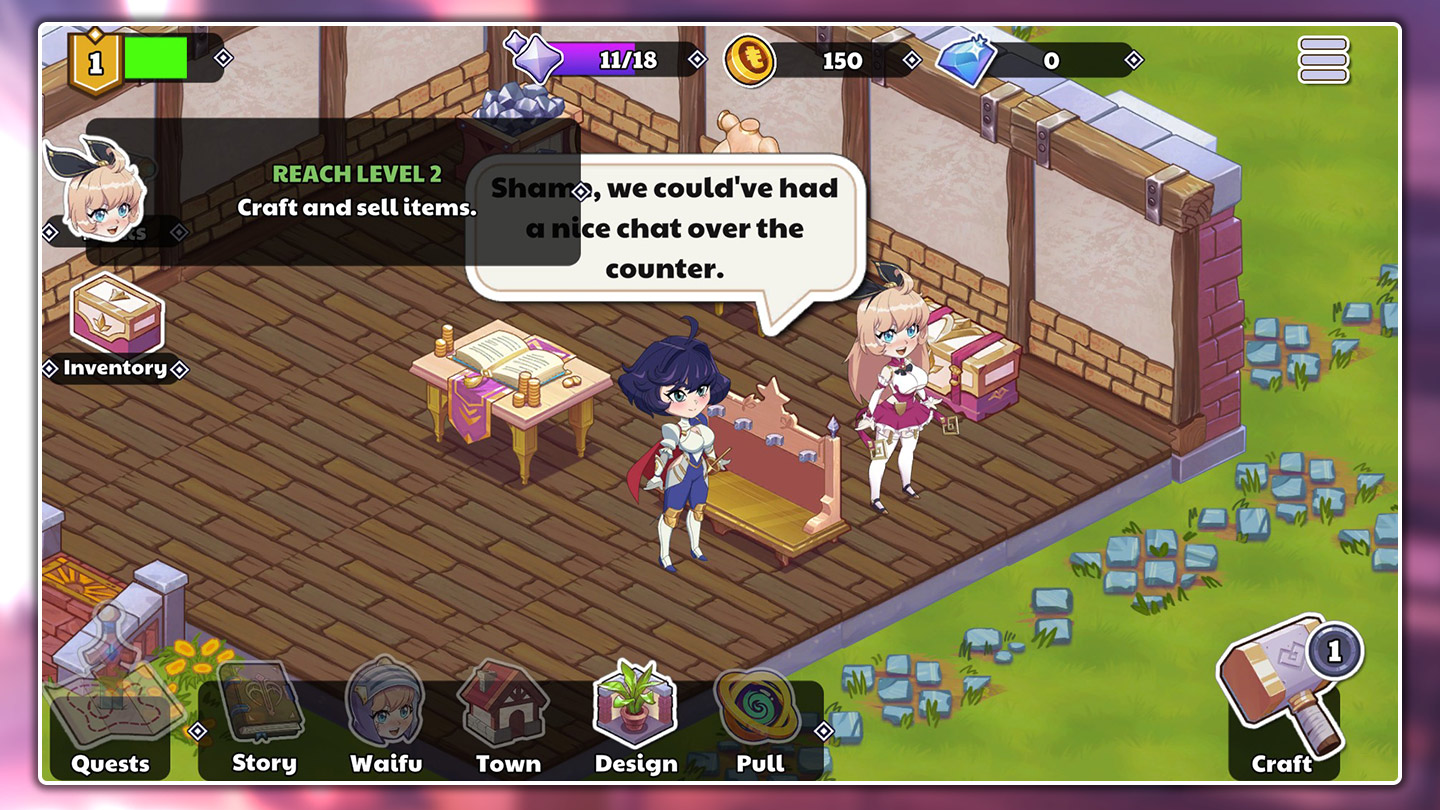Open the Inventory chest

pyautogui.click(x=116, y=320)
